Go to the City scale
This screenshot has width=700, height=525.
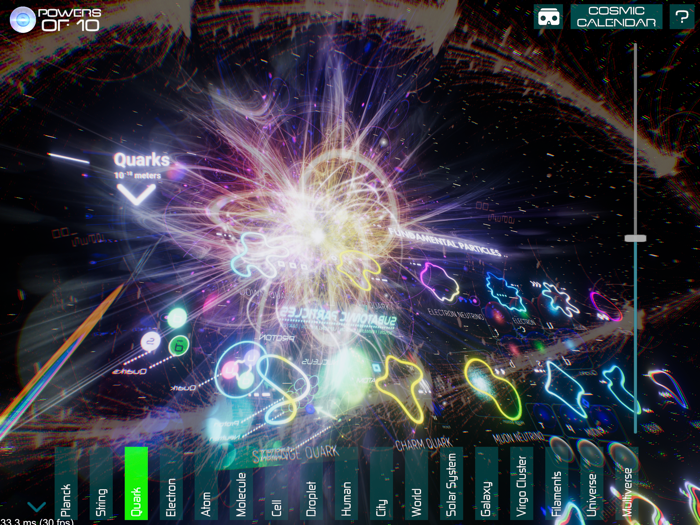tap(381, 484)
